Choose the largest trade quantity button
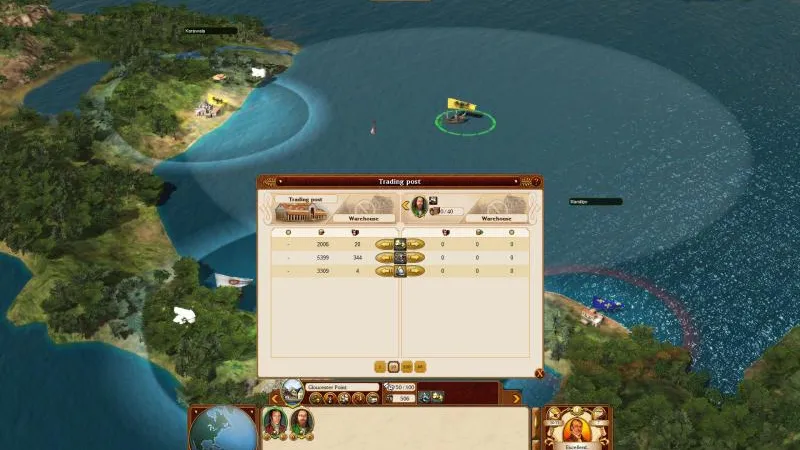Viewport: 800px width, 450px height. click(420, 367)
